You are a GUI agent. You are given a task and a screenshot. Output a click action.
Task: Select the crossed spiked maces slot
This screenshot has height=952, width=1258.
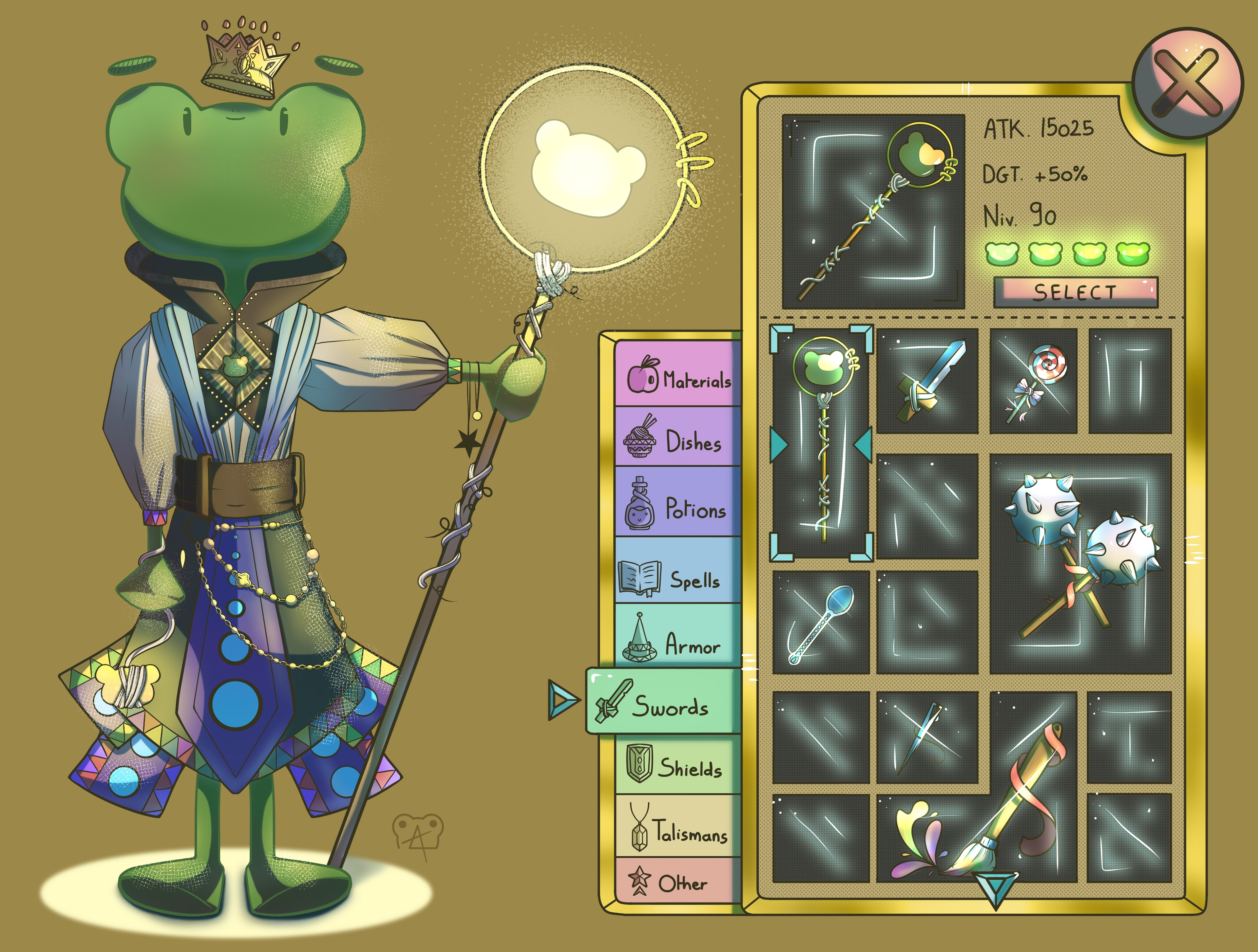pos(1080,564)
